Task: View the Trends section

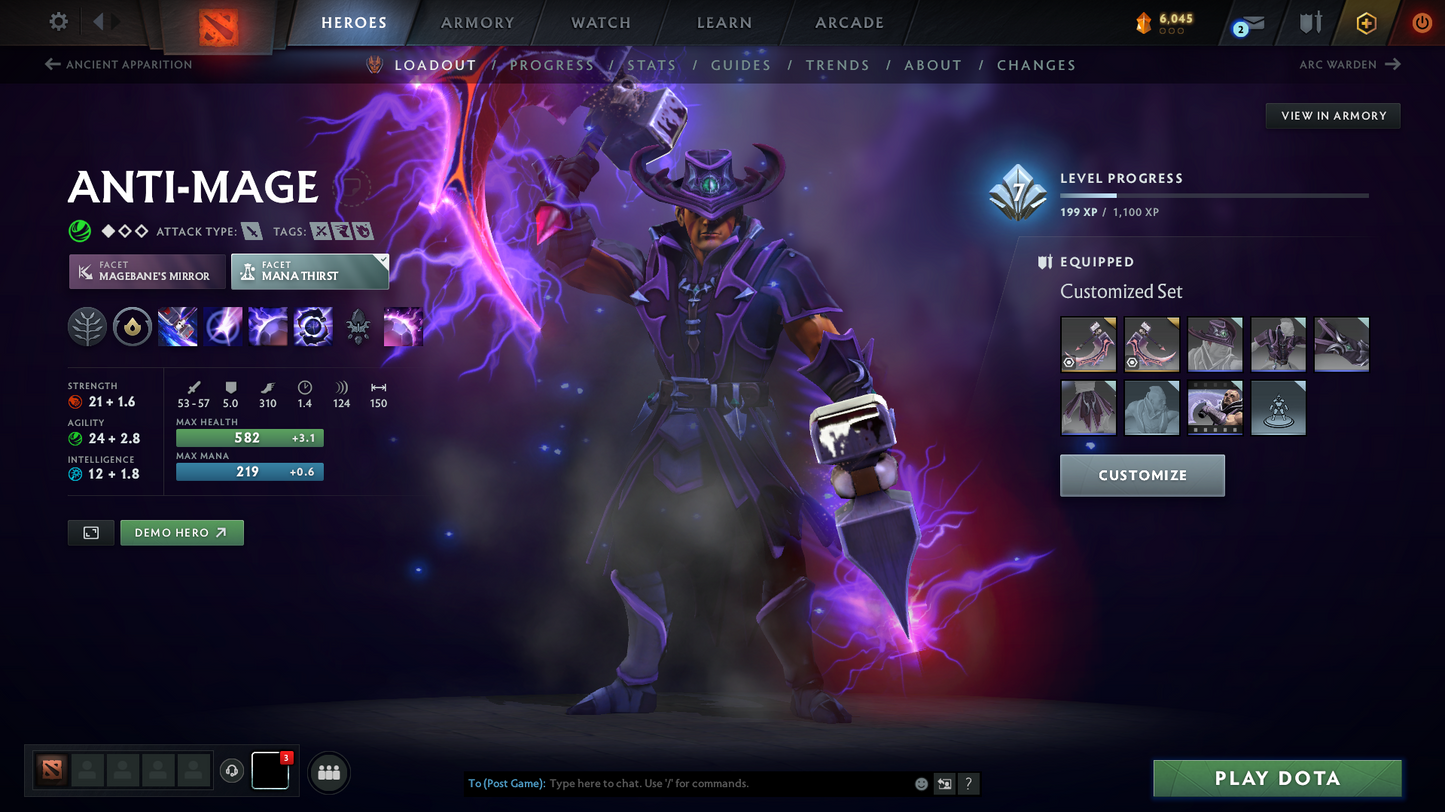Action: click(838, 65)
